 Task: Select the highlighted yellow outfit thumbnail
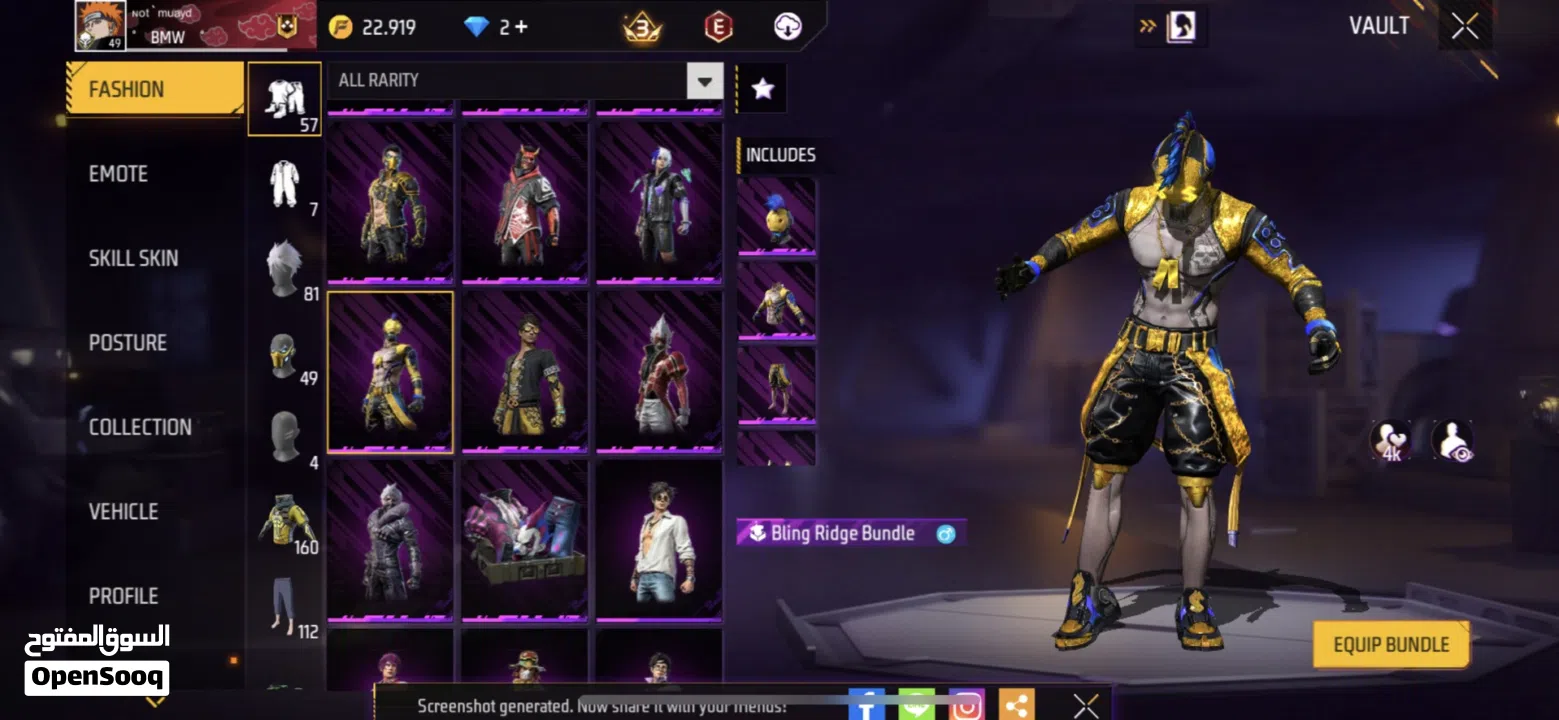click(389, 372)
